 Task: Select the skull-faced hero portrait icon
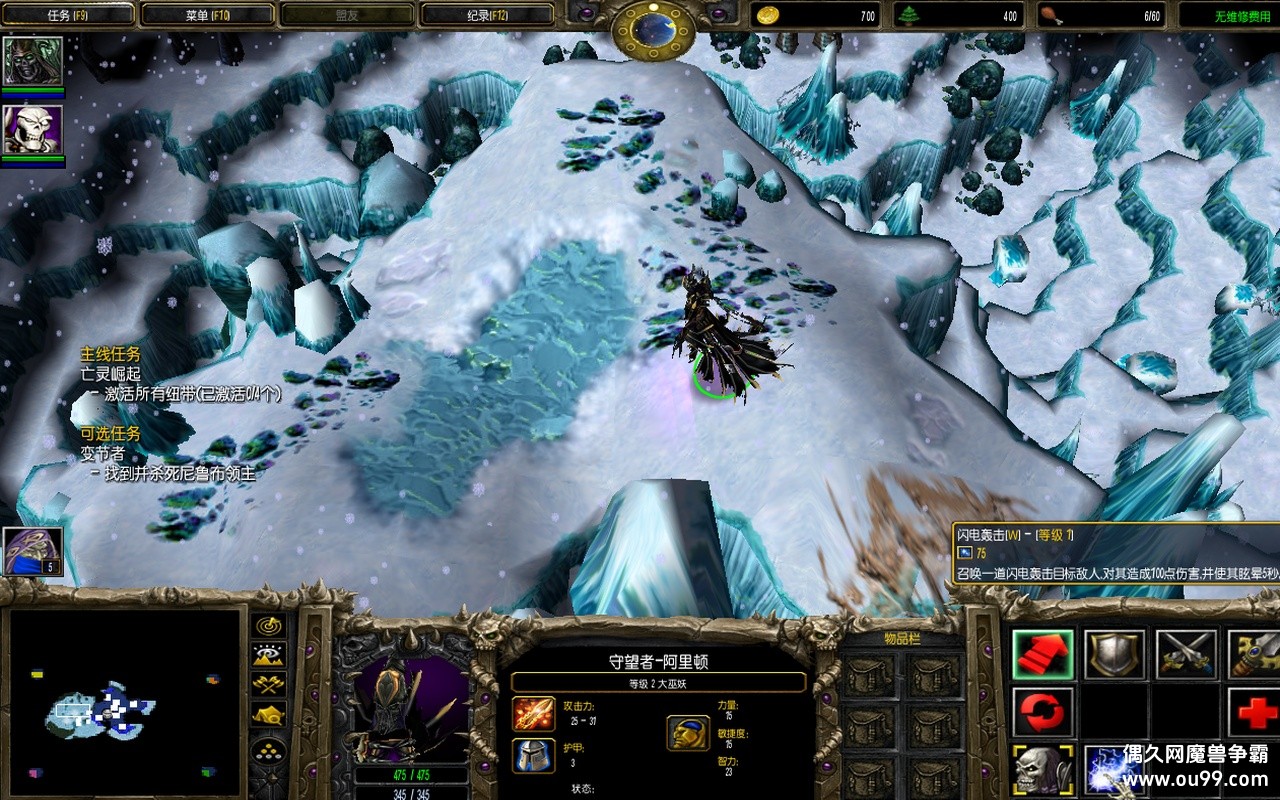pyautogui.click(x=33, y=130)
